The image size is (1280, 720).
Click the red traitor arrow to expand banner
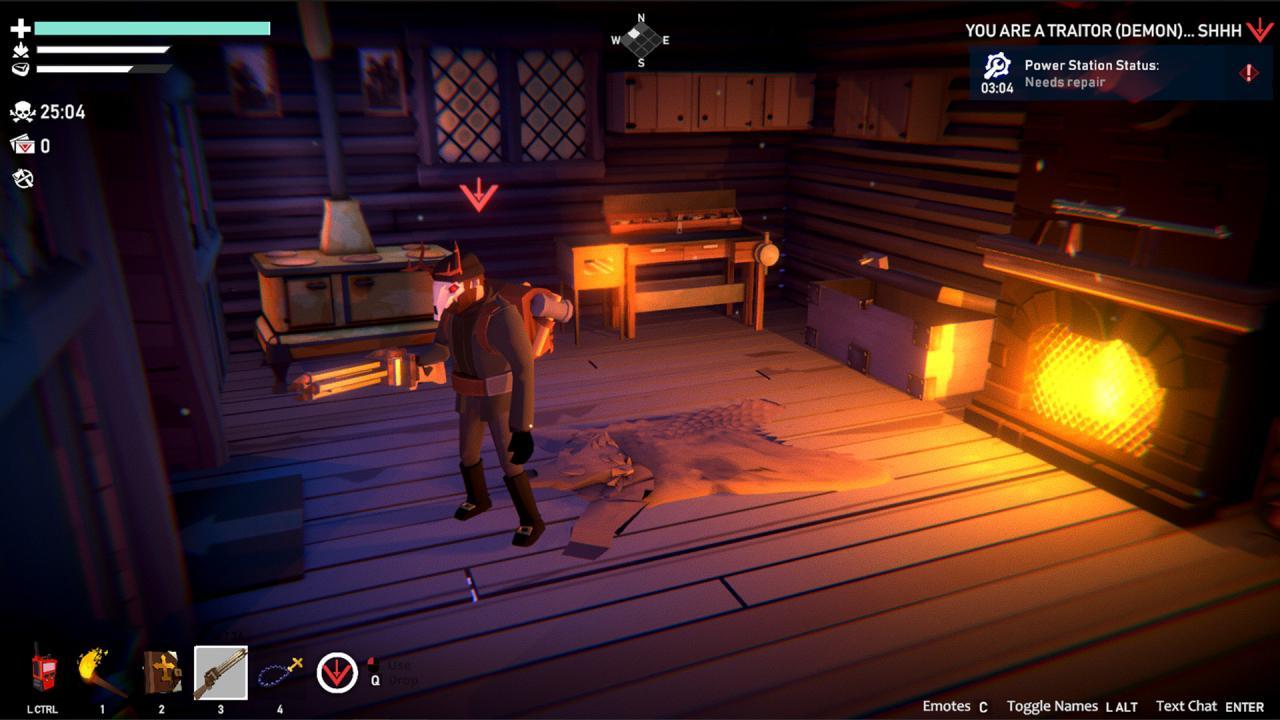coord(1258,30)
